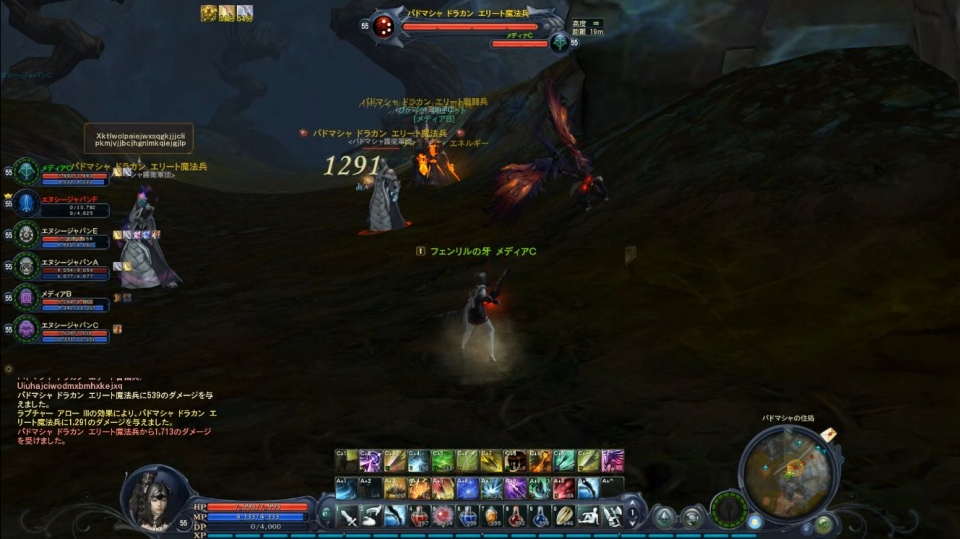The width and height of the screenshot is (960, 539).
Task: Click the targeted enemy's red orb portrait
Action: pos(384,28)
